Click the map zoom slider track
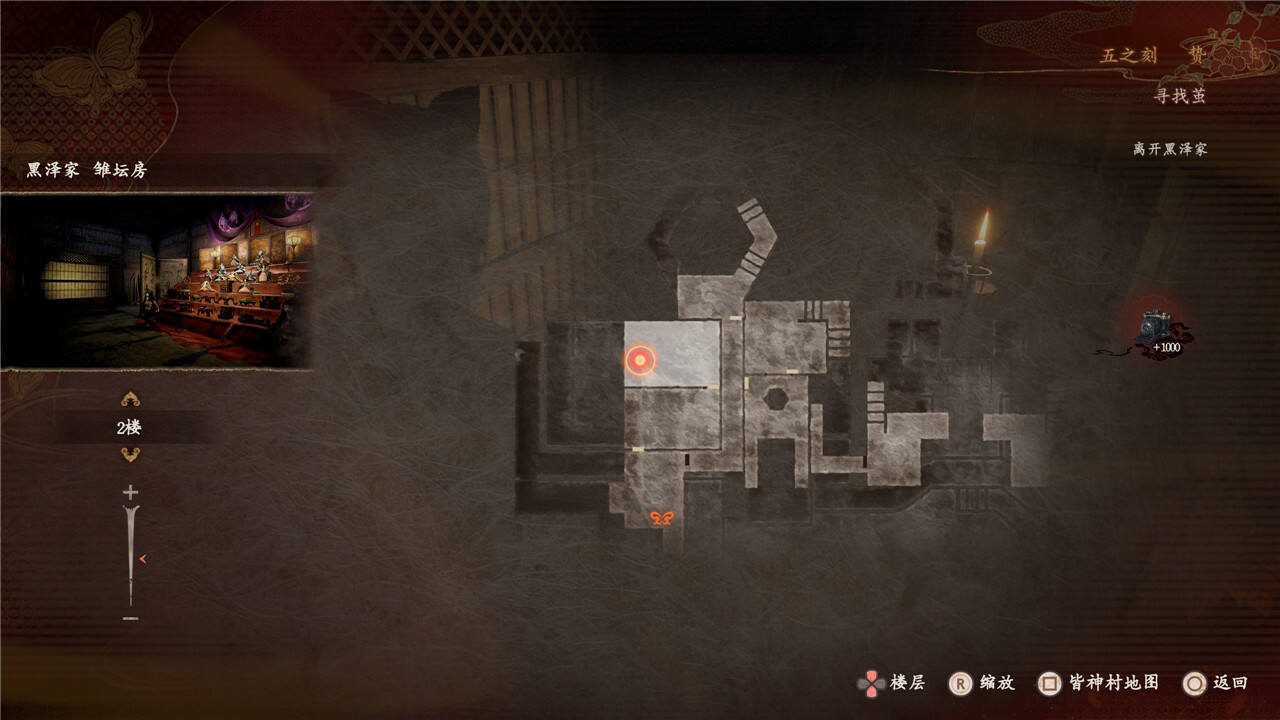This screenshot has width=1280, height=720. click(x=130, y=555)
